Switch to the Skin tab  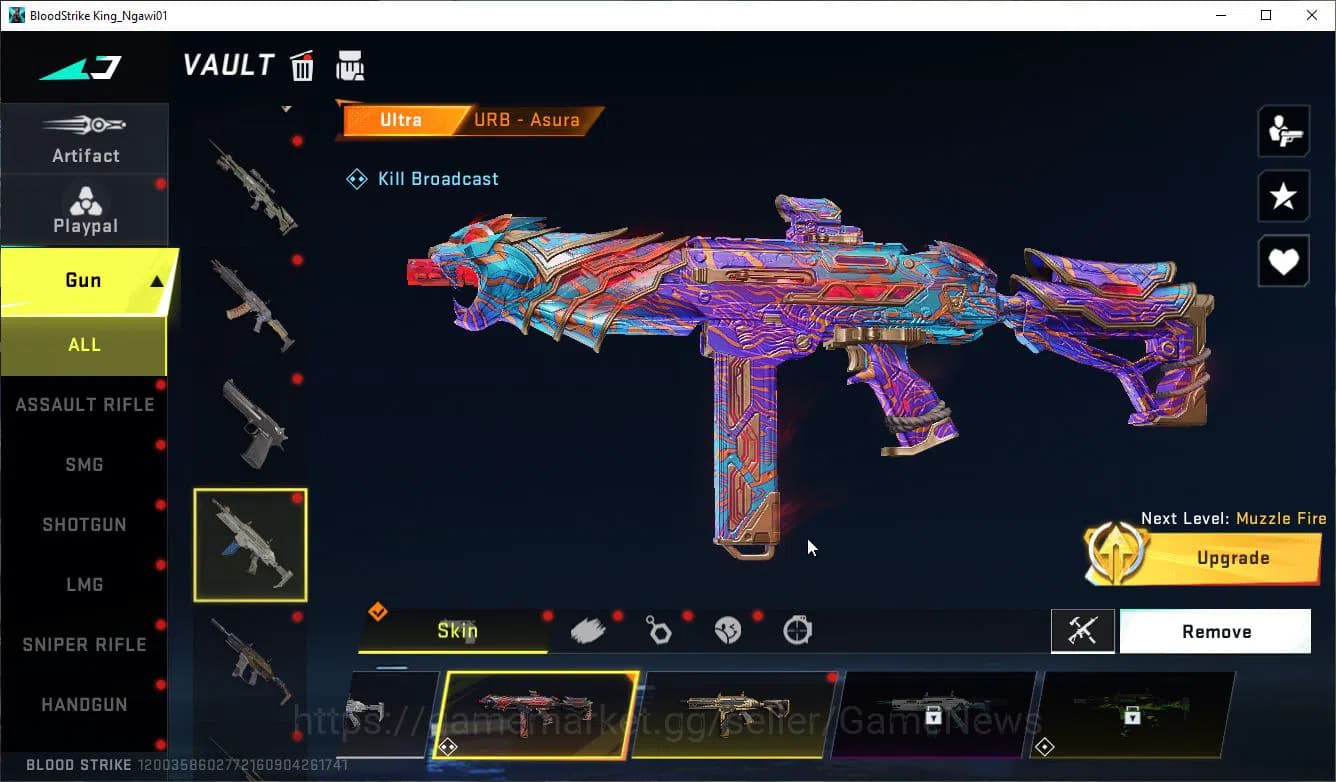point(458,631)
